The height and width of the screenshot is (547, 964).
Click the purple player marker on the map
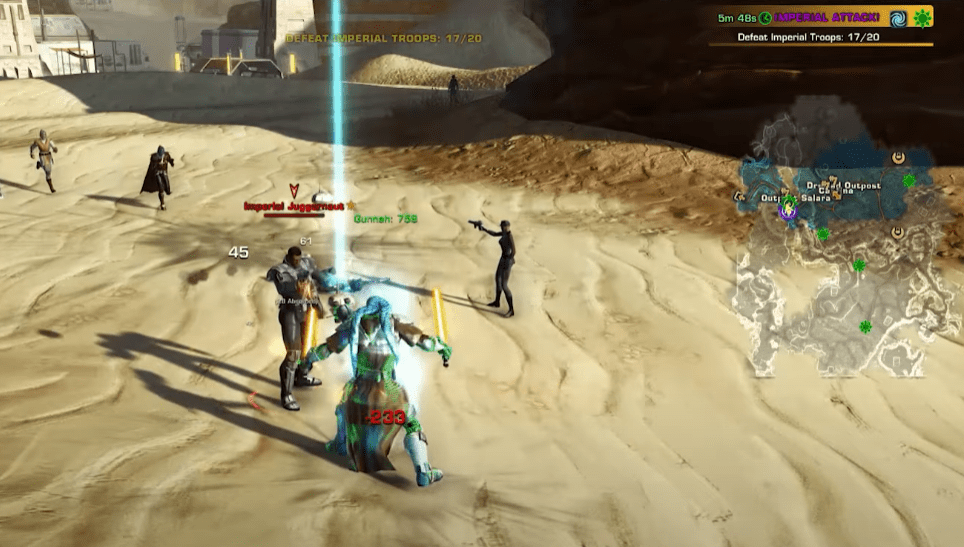(x=788, y=210)
